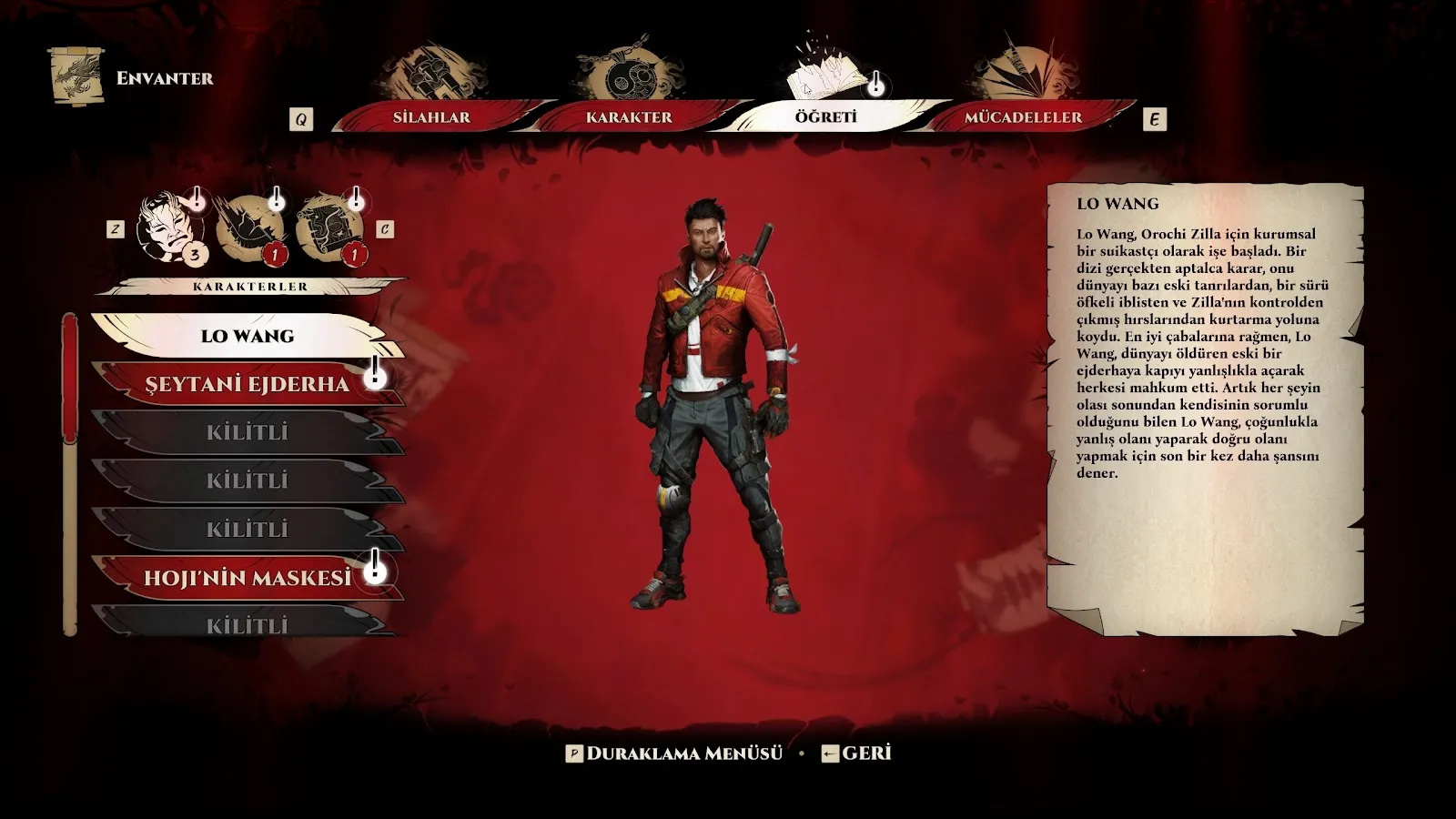Open the Duraklama Menüsü pause menu
This screenshot has width=1456, height=819.
tap(674, 753)
